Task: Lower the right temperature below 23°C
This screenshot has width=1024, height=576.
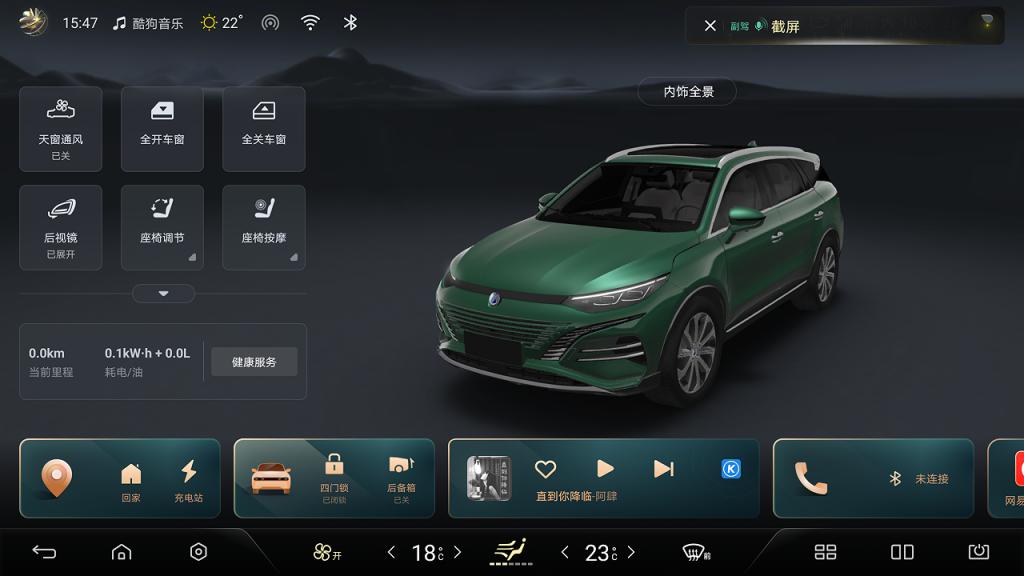Action: point(565,552)
